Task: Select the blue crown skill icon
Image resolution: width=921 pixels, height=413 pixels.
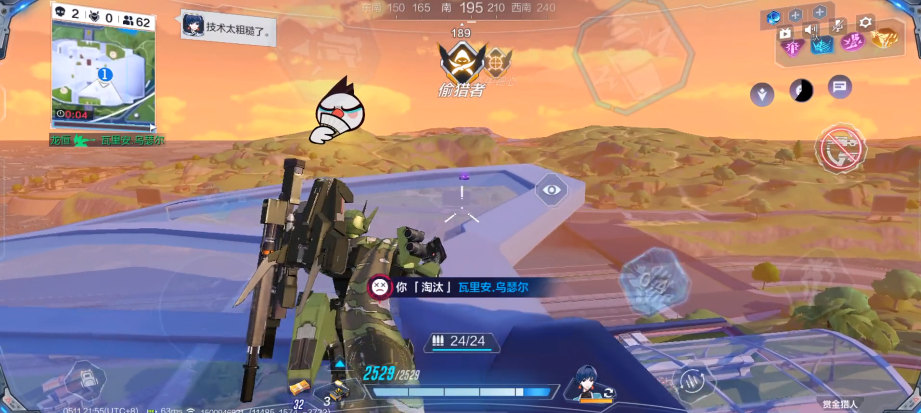Action: 821,43
